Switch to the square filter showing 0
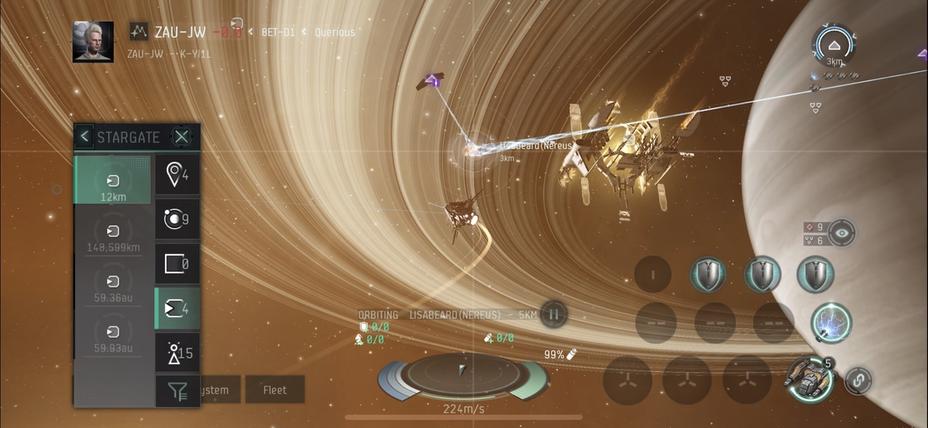The height and width of the screenshot is (428, 928). [x=177, y=265]
